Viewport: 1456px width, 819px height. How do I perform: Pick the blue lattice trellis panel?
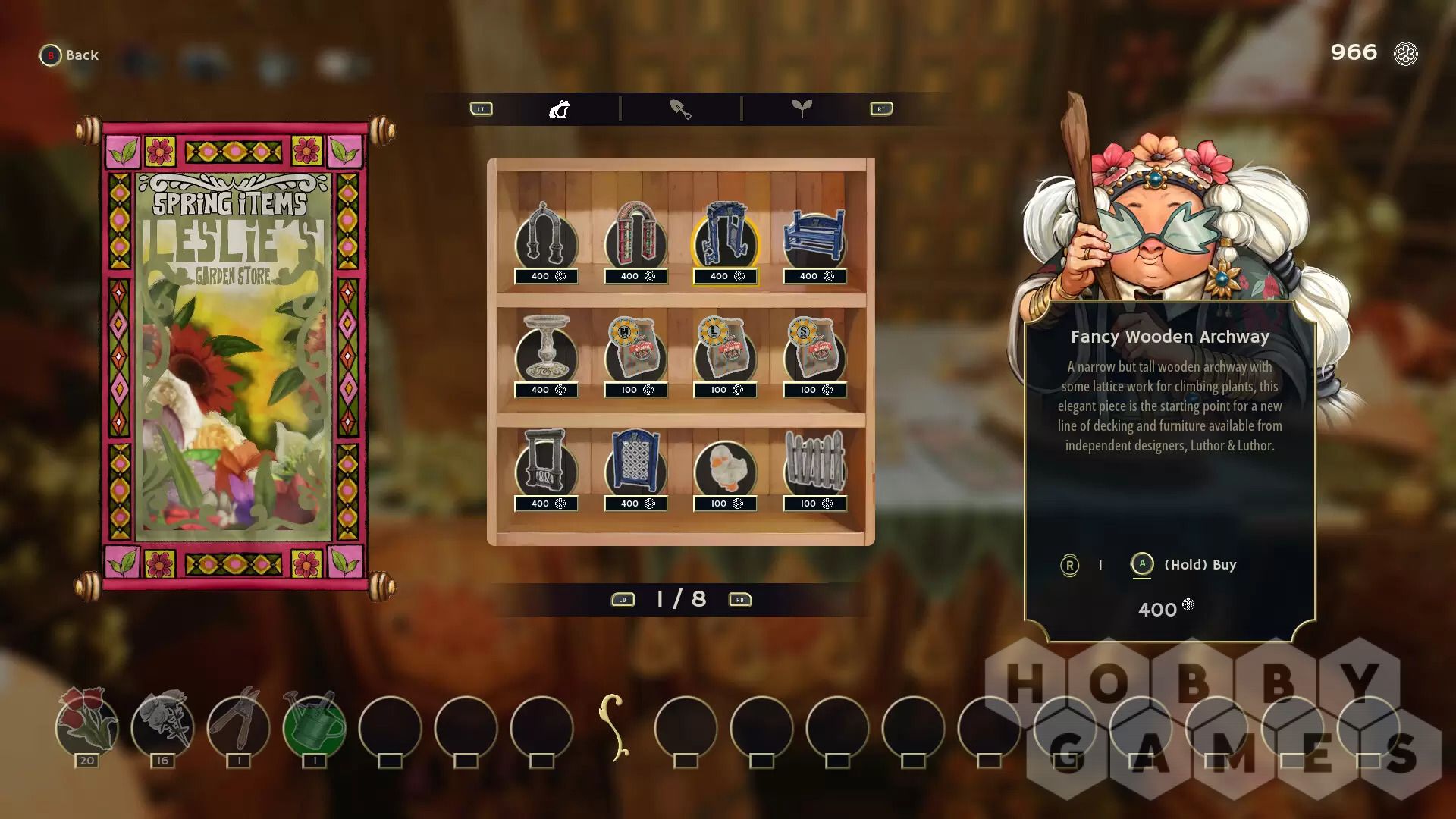[635, 464]
